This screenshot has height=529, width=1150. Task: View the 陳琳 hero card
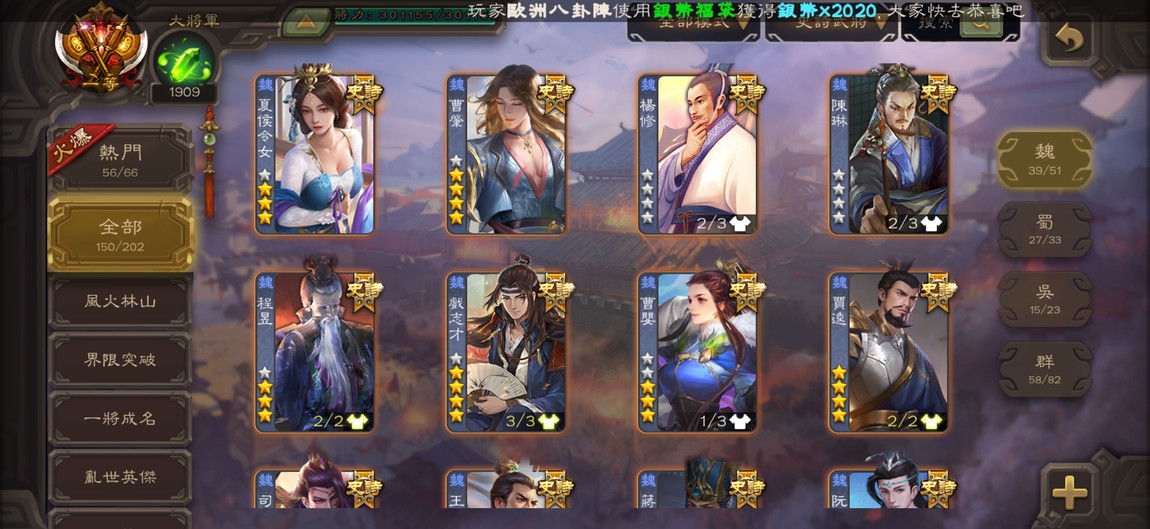[x=889, y=153]
